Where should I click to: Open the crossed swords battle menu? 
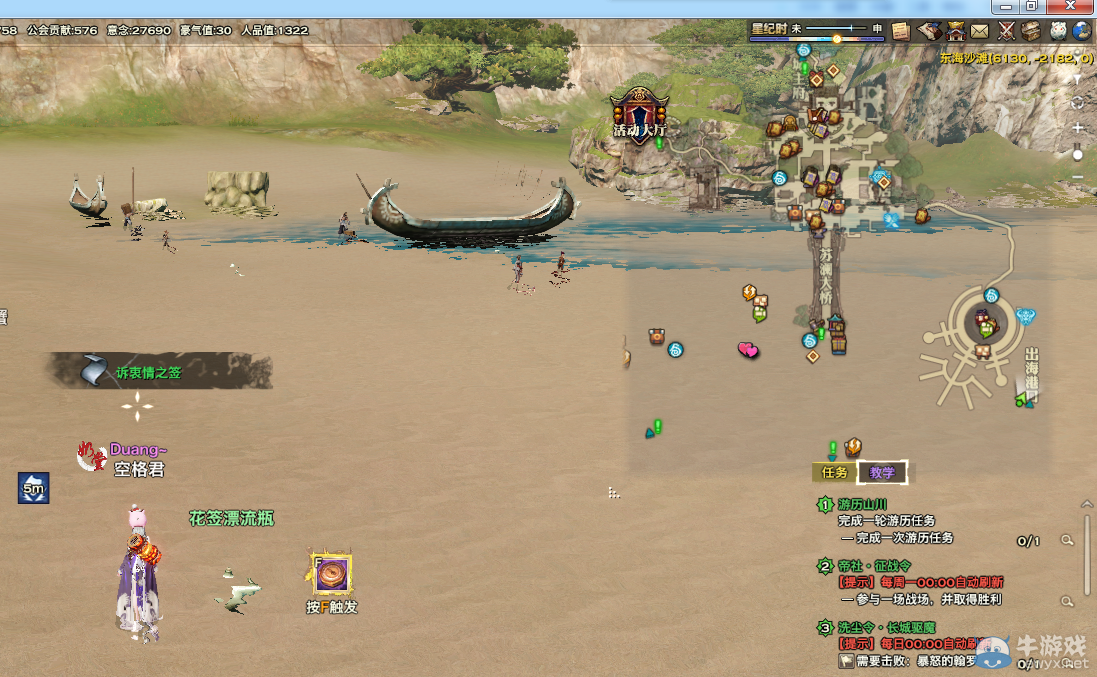pos(1006,31)
